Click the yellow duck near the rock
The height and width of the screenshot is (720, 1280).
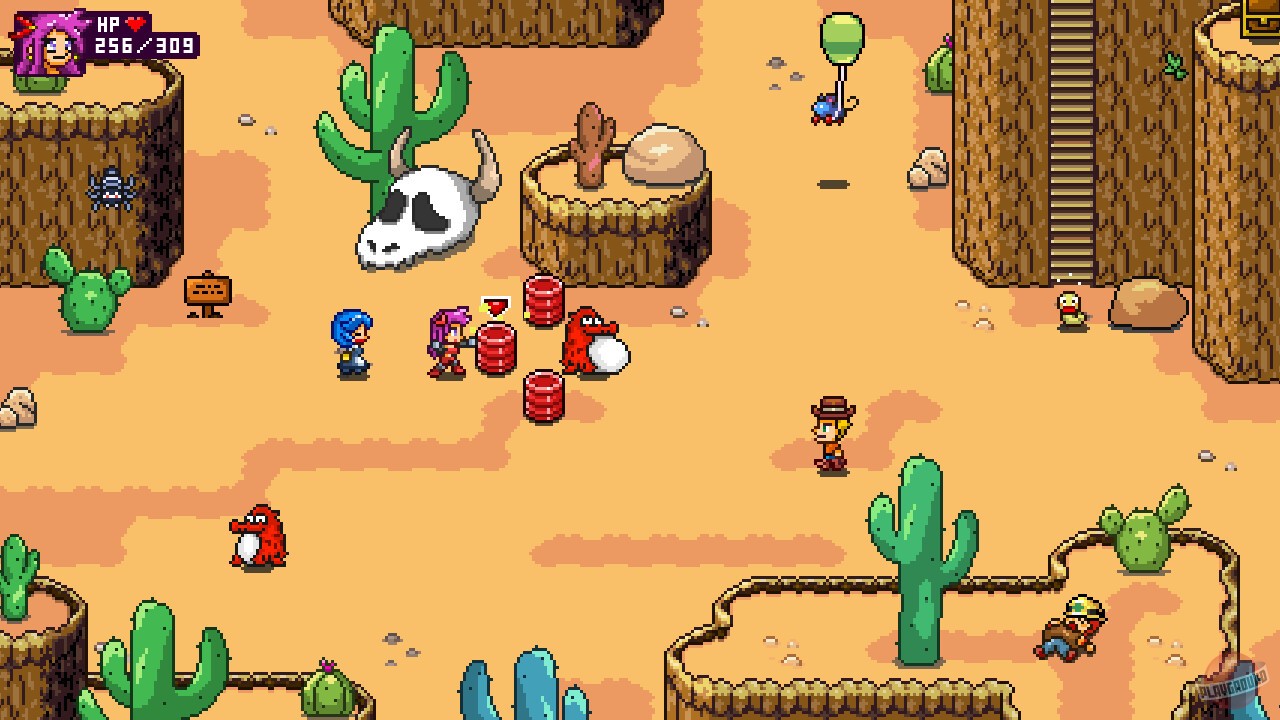tap(1072, 308)
